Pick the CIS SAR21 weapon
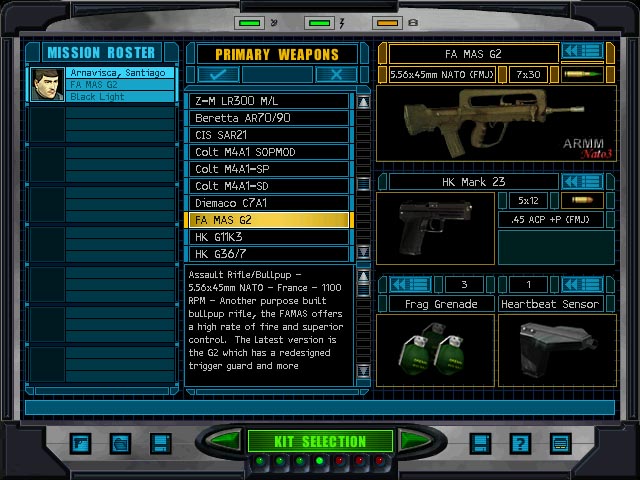 (269, 135)
